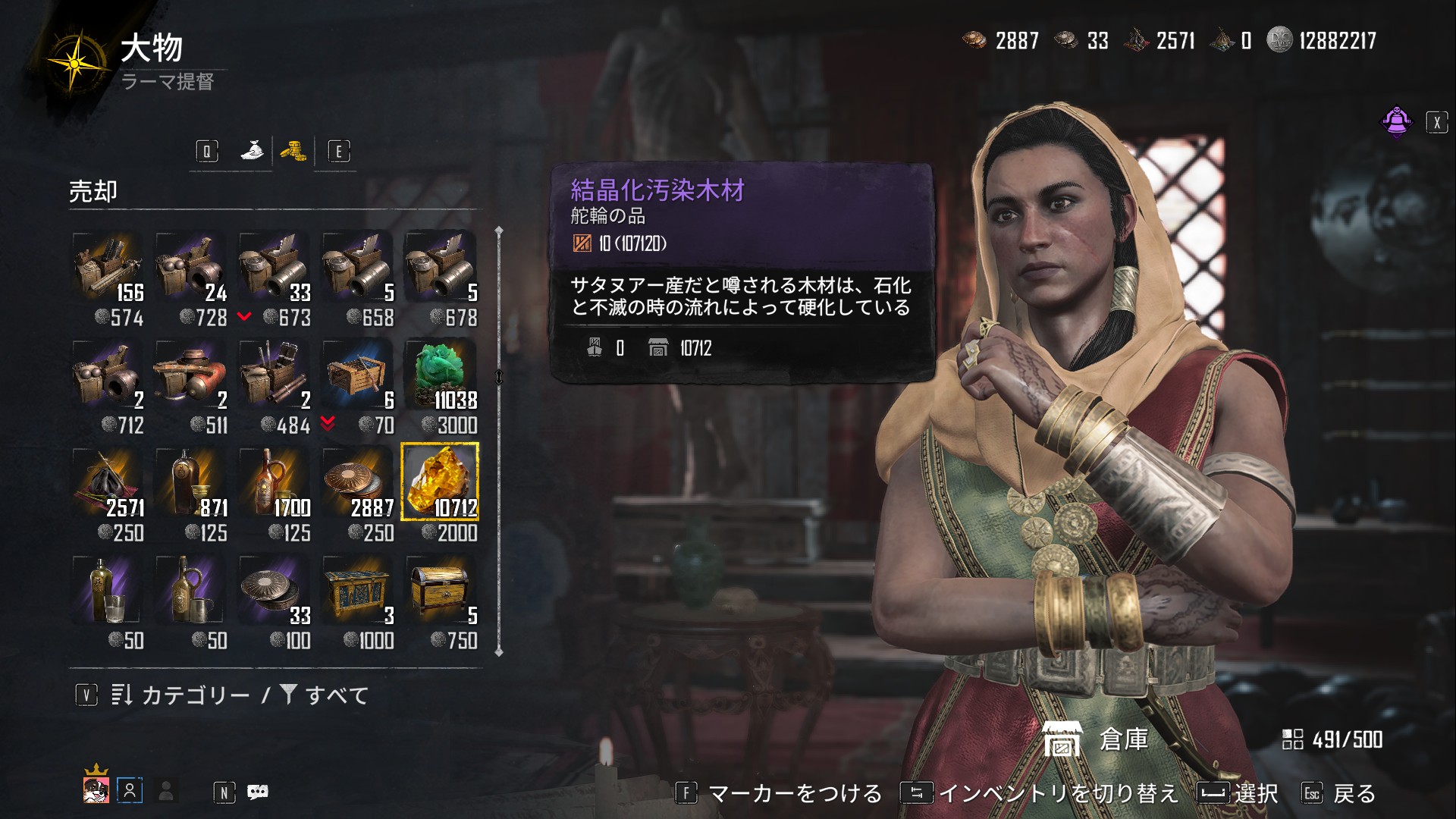Pick the blue crate item priced 70
1456x819 pixels.
point(357,375)
